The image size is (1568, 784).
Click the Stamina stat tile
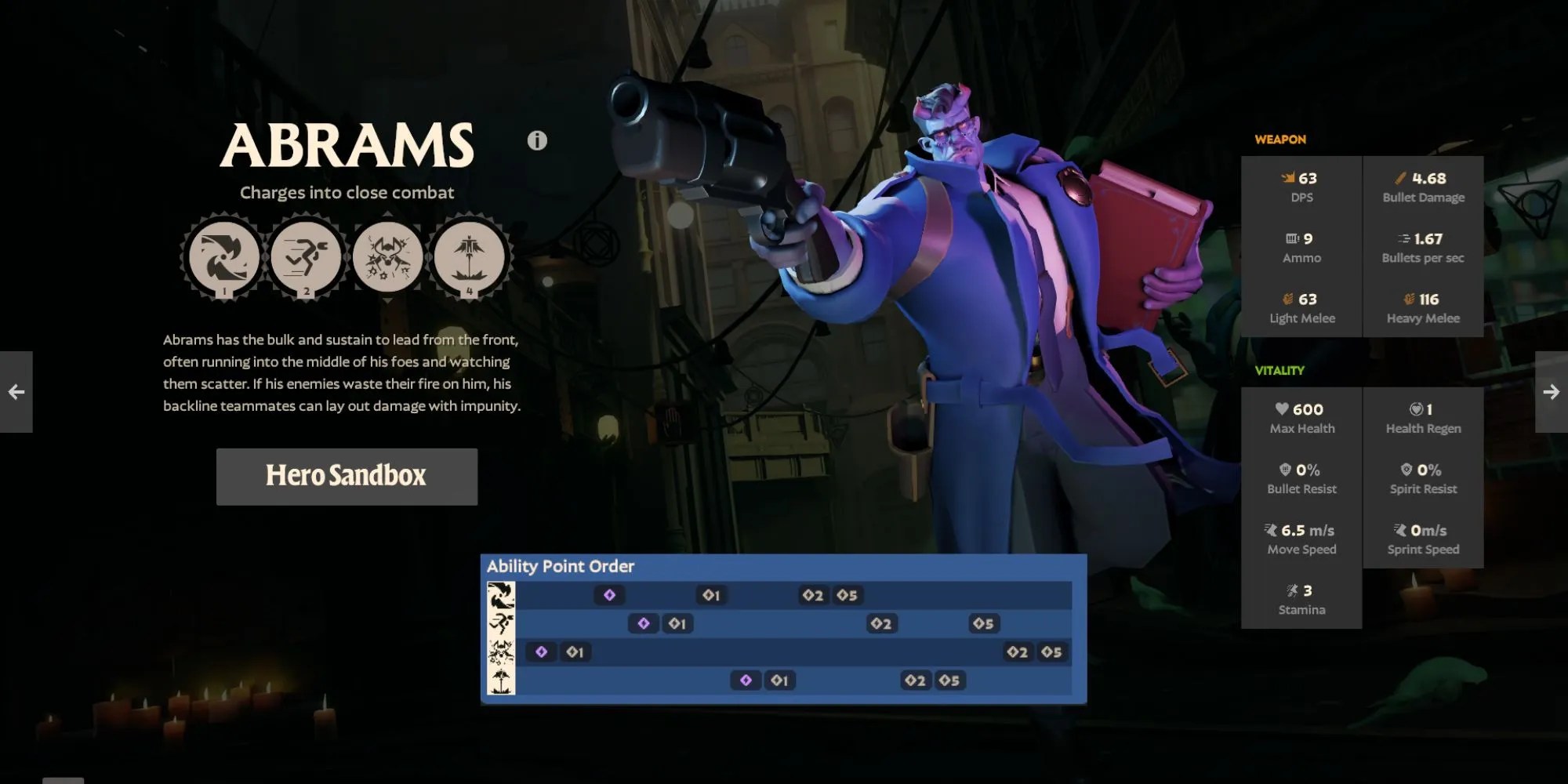pos(1301,599)
